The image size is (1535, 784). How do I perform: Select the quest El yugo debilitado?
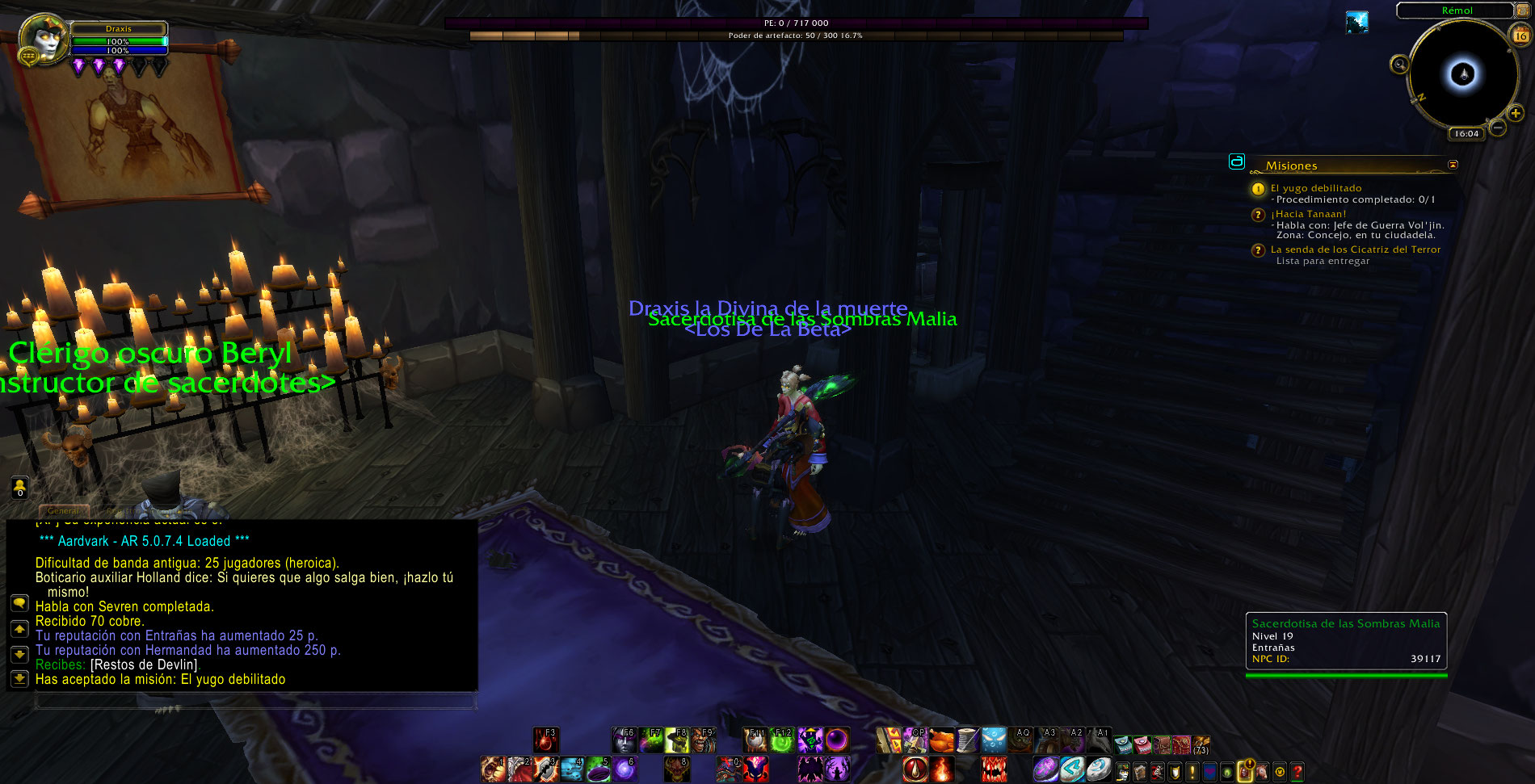(1315, 188)
